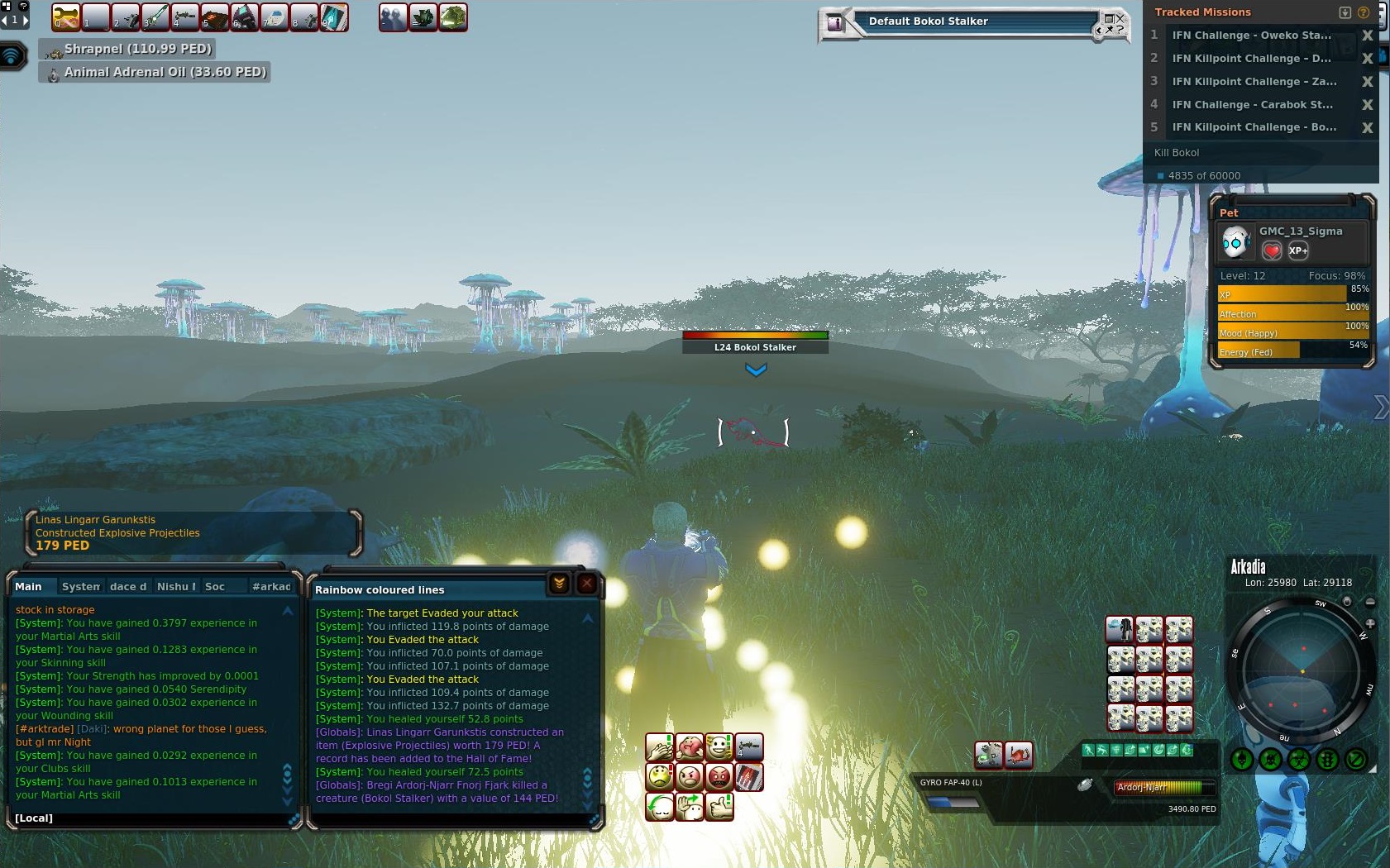The height and width of the screenshot is (868, 1390).
Task: Open the radar on Arkadia
Action: click(x=1302, y=671)
